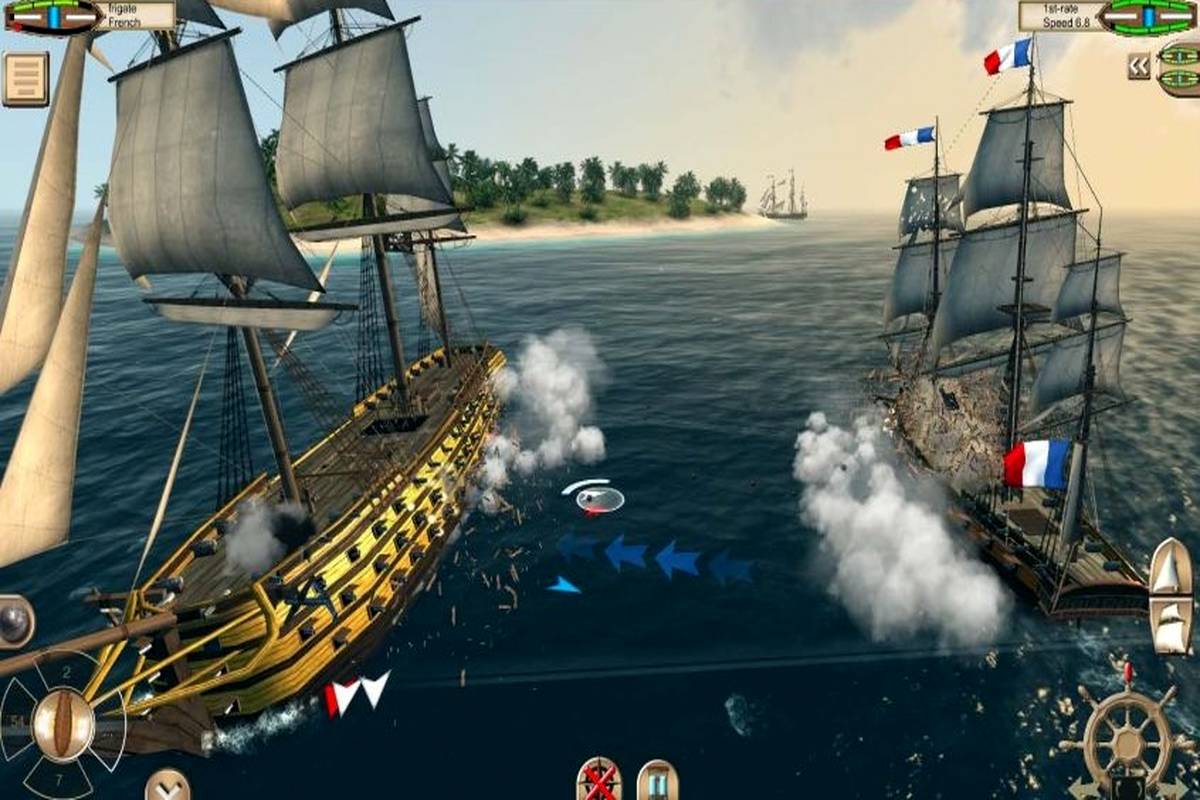Select the cannonball ammunition button
The height and width of the screenshot is (800, 1200).
[15, 620]
